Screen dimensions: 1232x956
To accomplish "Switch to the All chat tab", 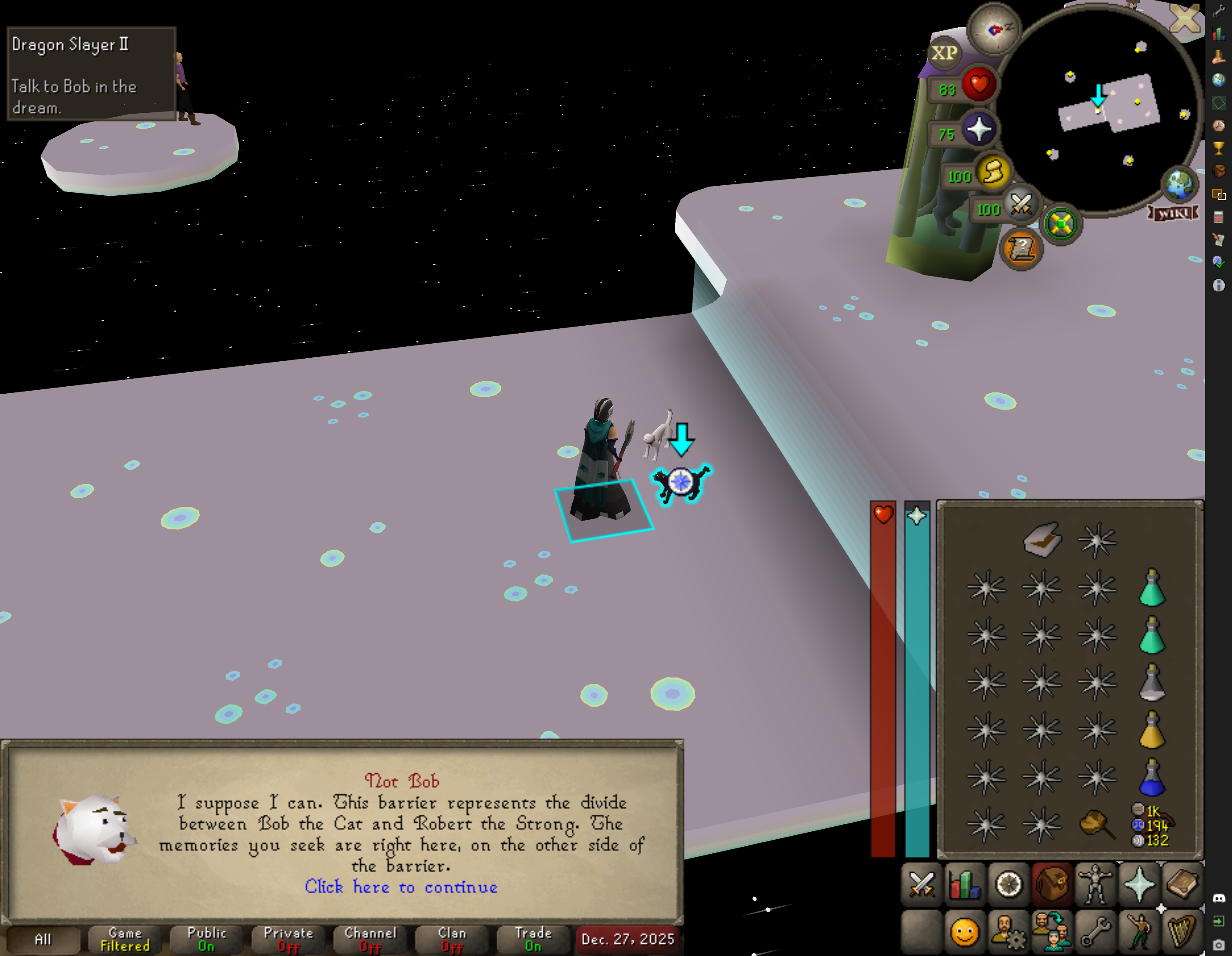I will click(43, 939).
